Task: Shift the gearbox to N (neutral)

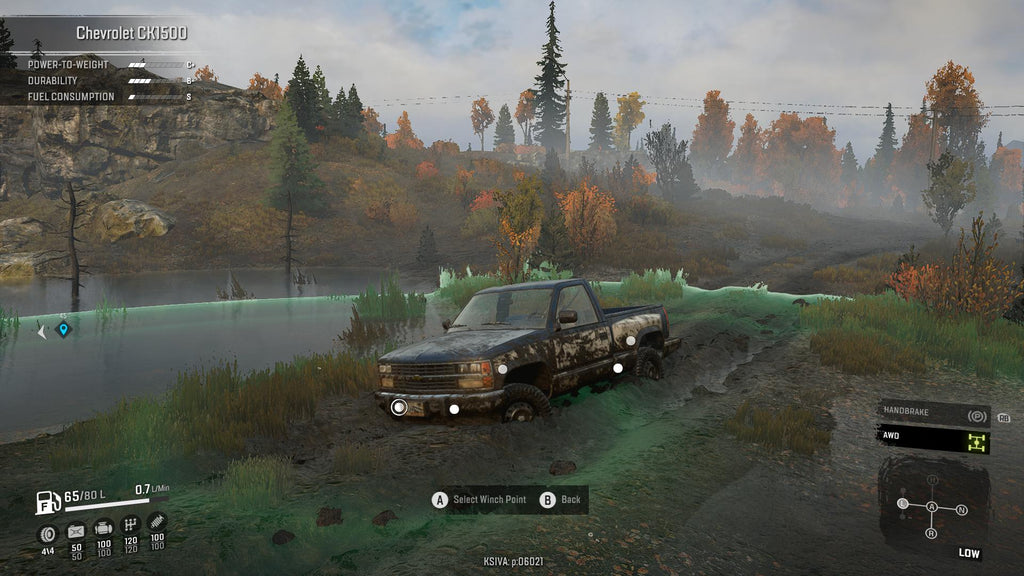Action: [x=961, y=509]
